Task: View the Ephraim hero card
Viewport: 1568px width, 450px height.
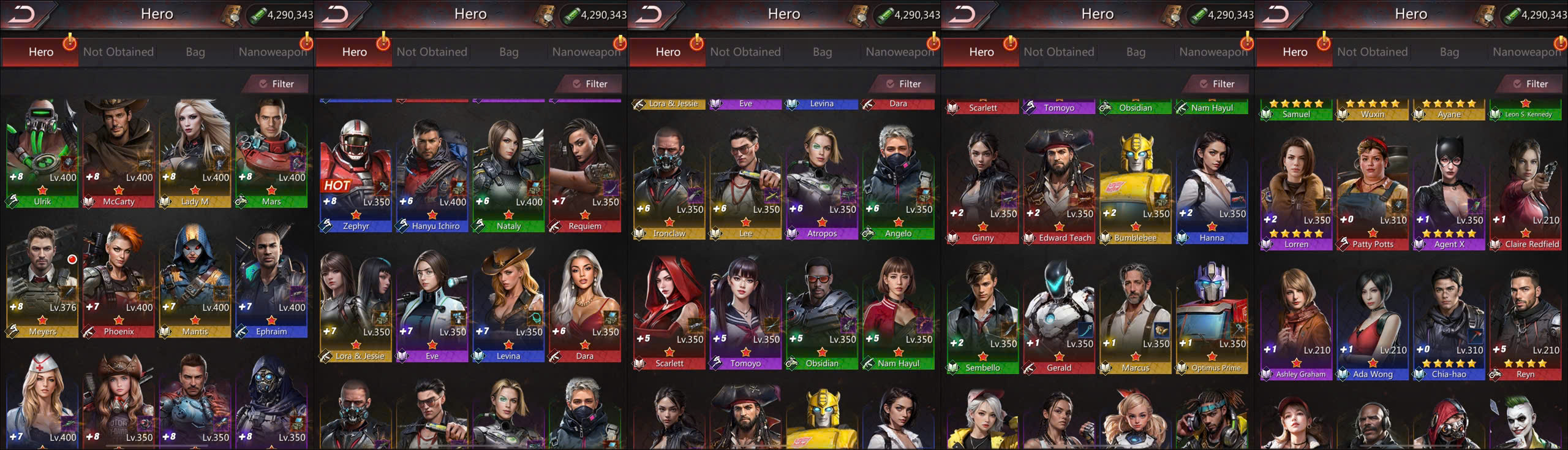Action: coord(271,282)
